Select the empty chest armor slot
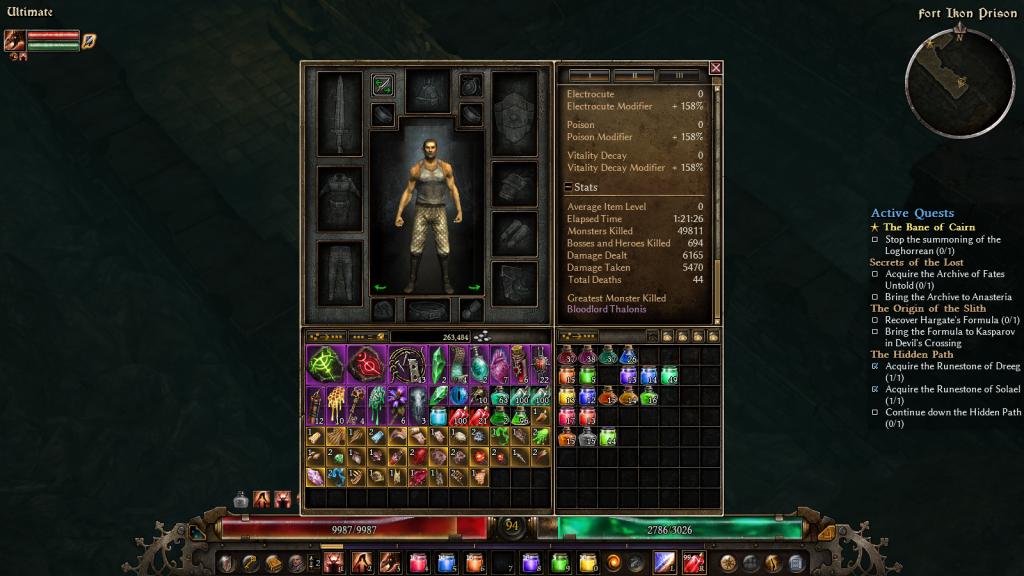This screenshot has width=1024, height=576. coord(339,198)
